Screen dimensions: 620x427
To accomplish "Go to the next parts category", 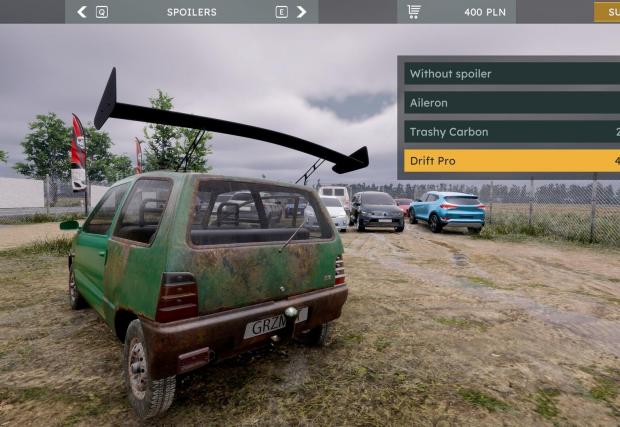I will pyautogui.click(x=301, y=12).
